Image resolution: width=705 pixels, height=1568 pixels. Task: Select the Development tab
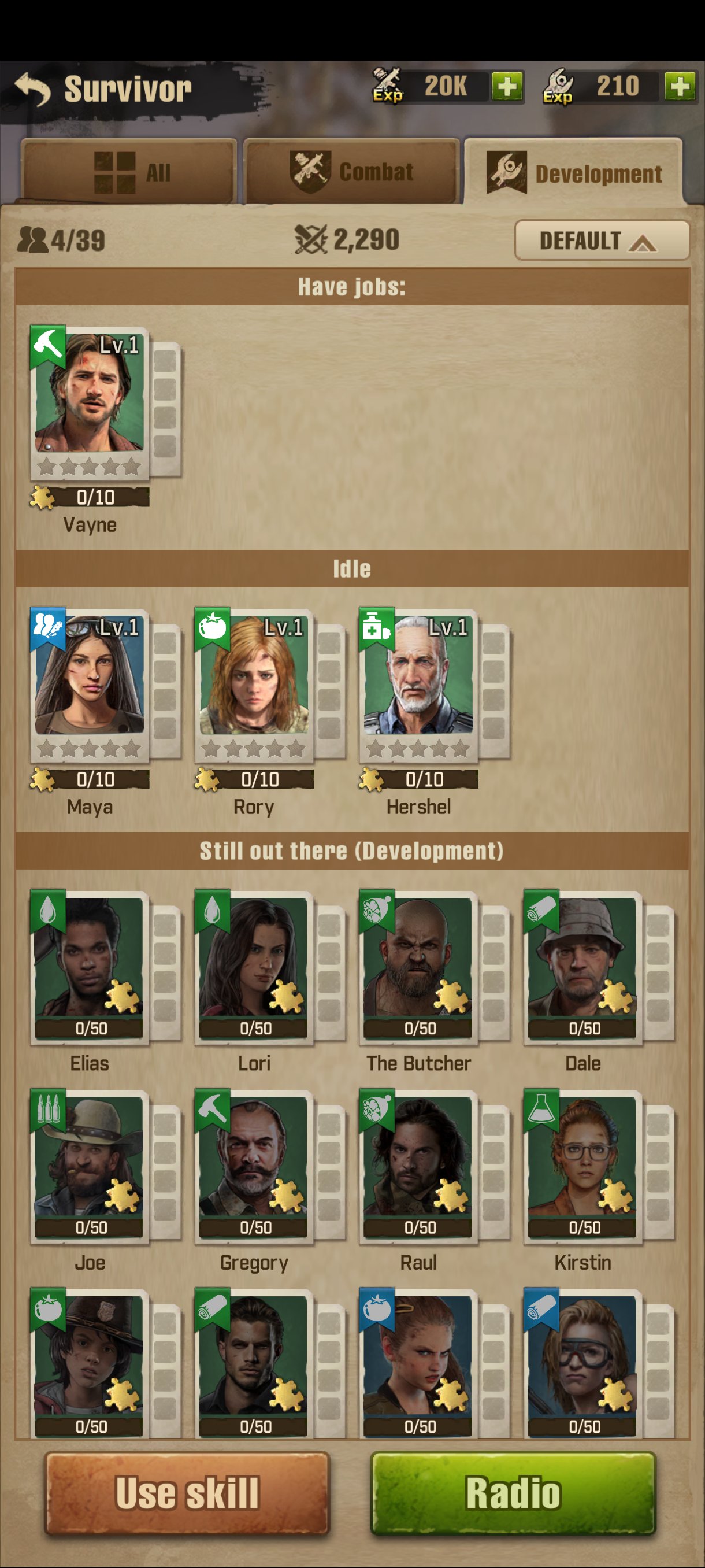coord(574,173)
